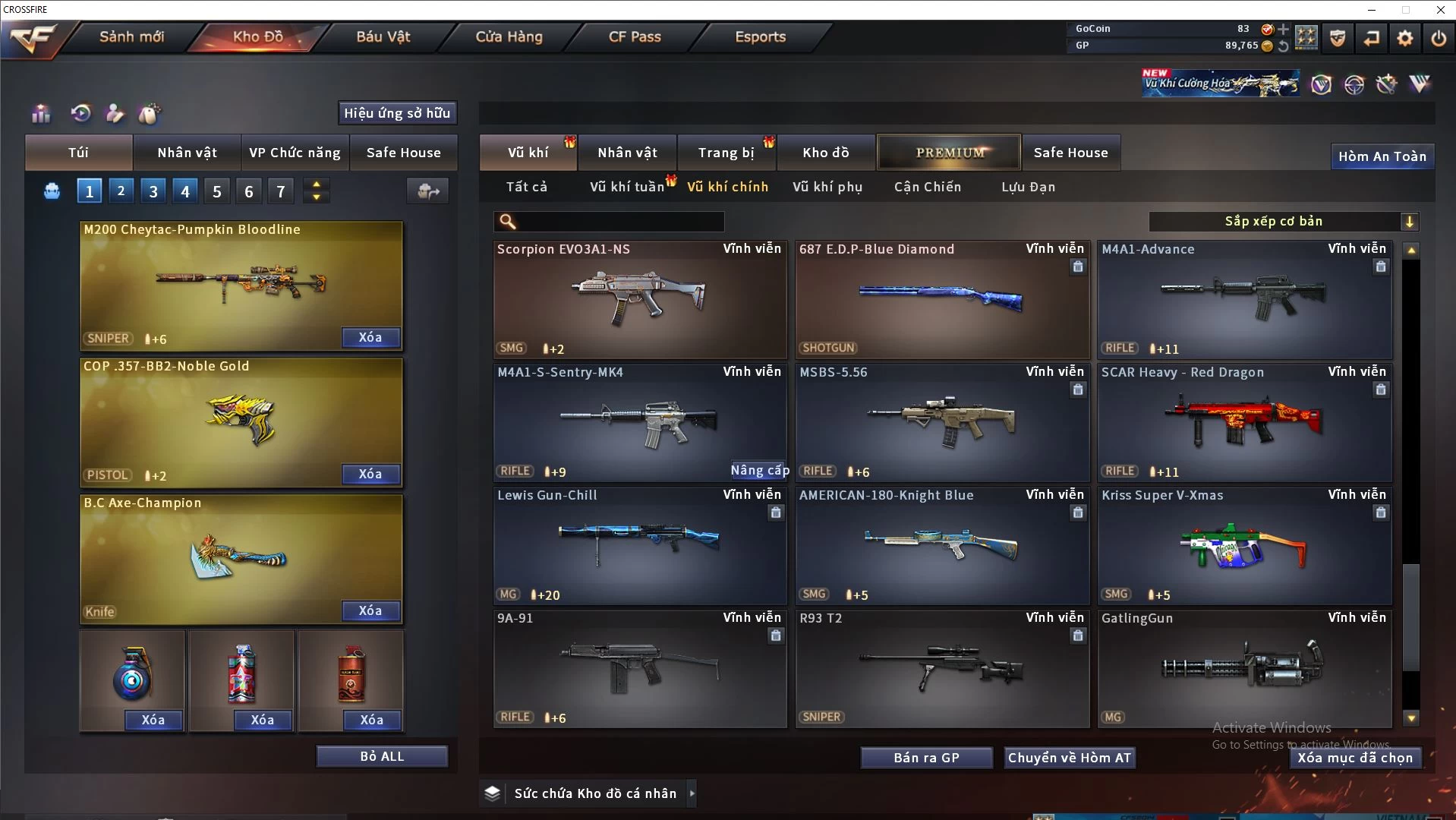
Task: Open the Hòm An Toàn safe box
Action: (x=1382, y=156)
